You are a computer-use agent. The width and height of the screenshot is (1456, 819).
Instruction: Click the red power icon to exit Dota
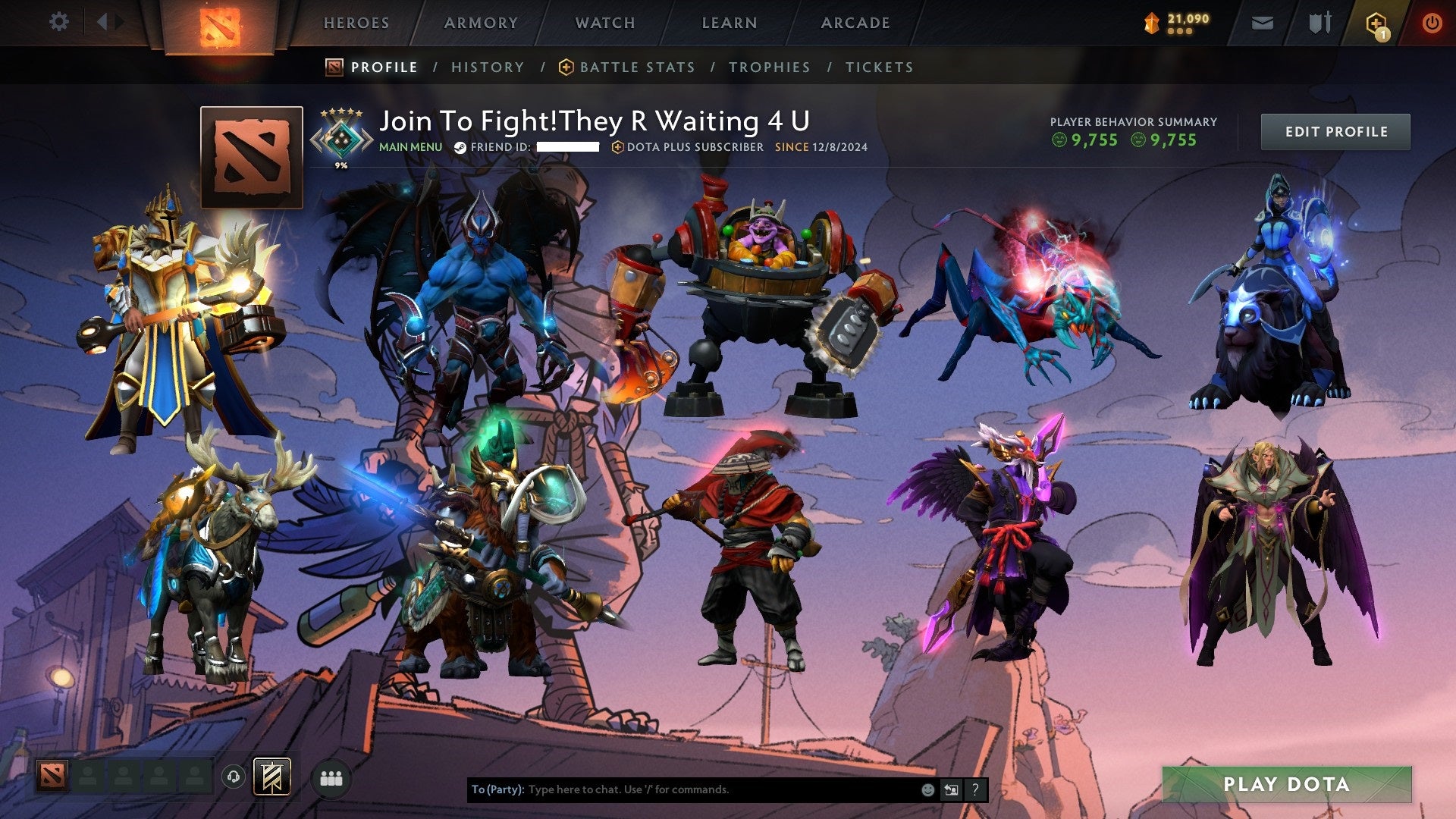point(1432,23)
